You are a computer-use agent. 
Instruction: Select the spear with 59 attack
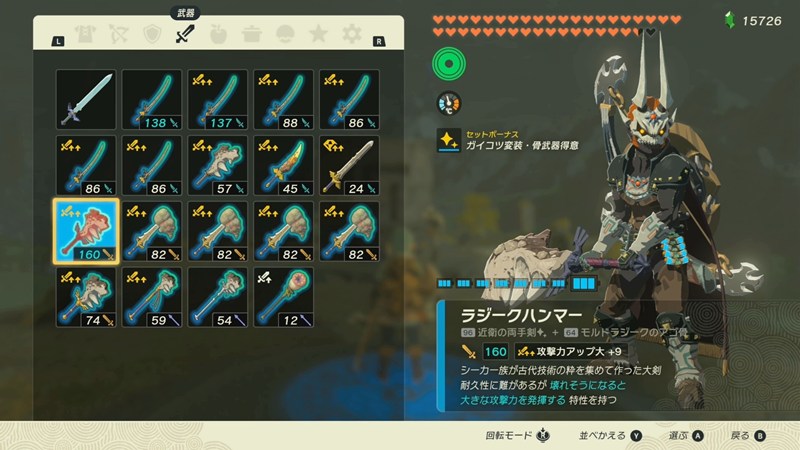pos(152,296)
